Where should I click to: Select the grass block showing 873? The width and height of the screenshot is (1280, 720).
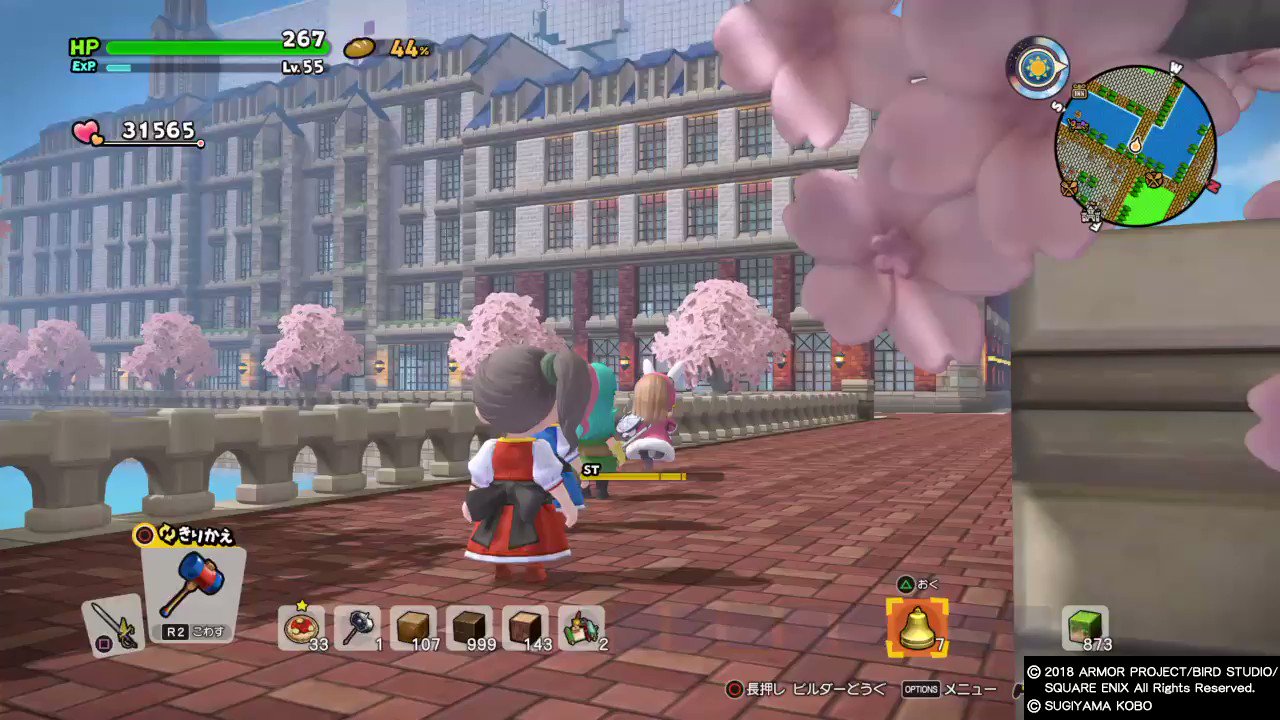pyautogui.click(x=1084, y=625)
